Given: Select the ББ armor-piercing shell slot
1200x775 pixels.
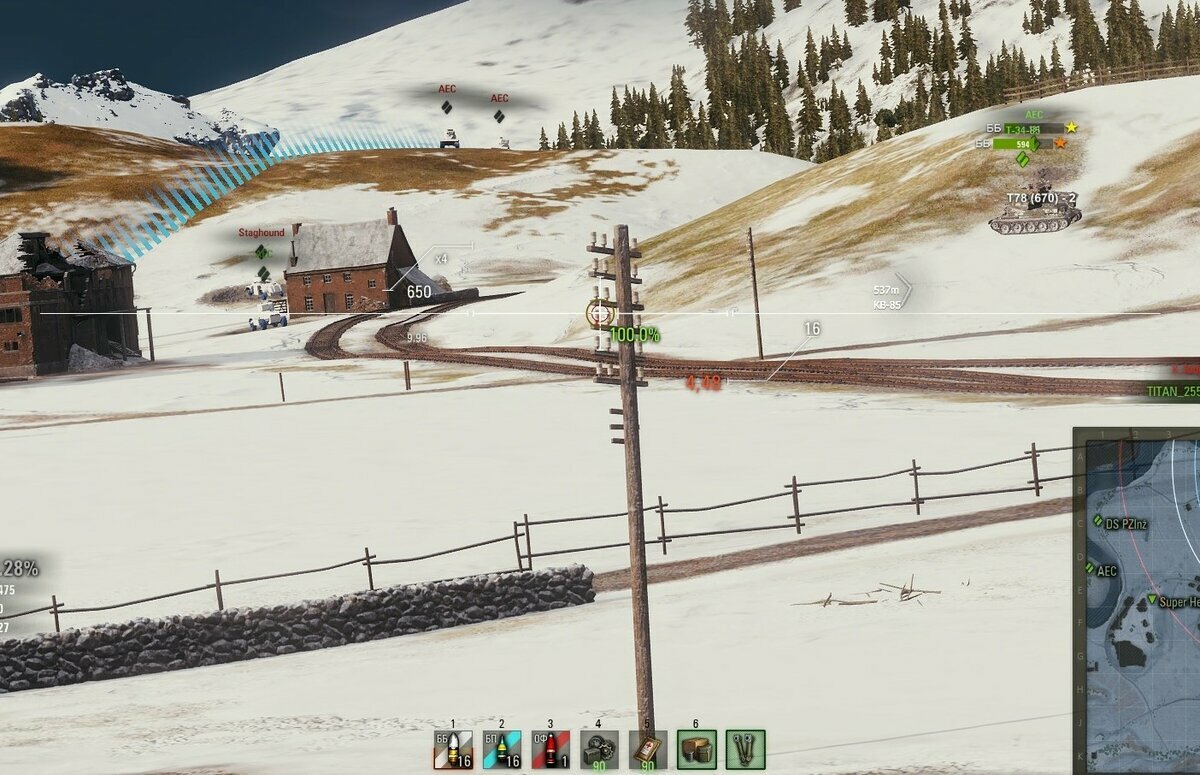Looking at the screenshot, I should click(x=453, y=749).
